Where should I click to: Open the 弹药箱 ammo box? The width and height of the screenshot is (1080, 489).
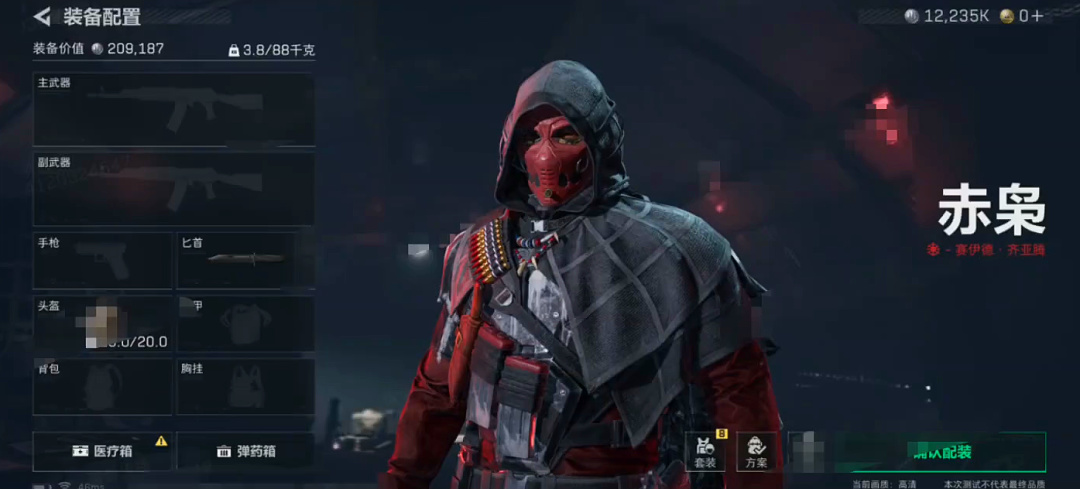[x=246, y=451]
